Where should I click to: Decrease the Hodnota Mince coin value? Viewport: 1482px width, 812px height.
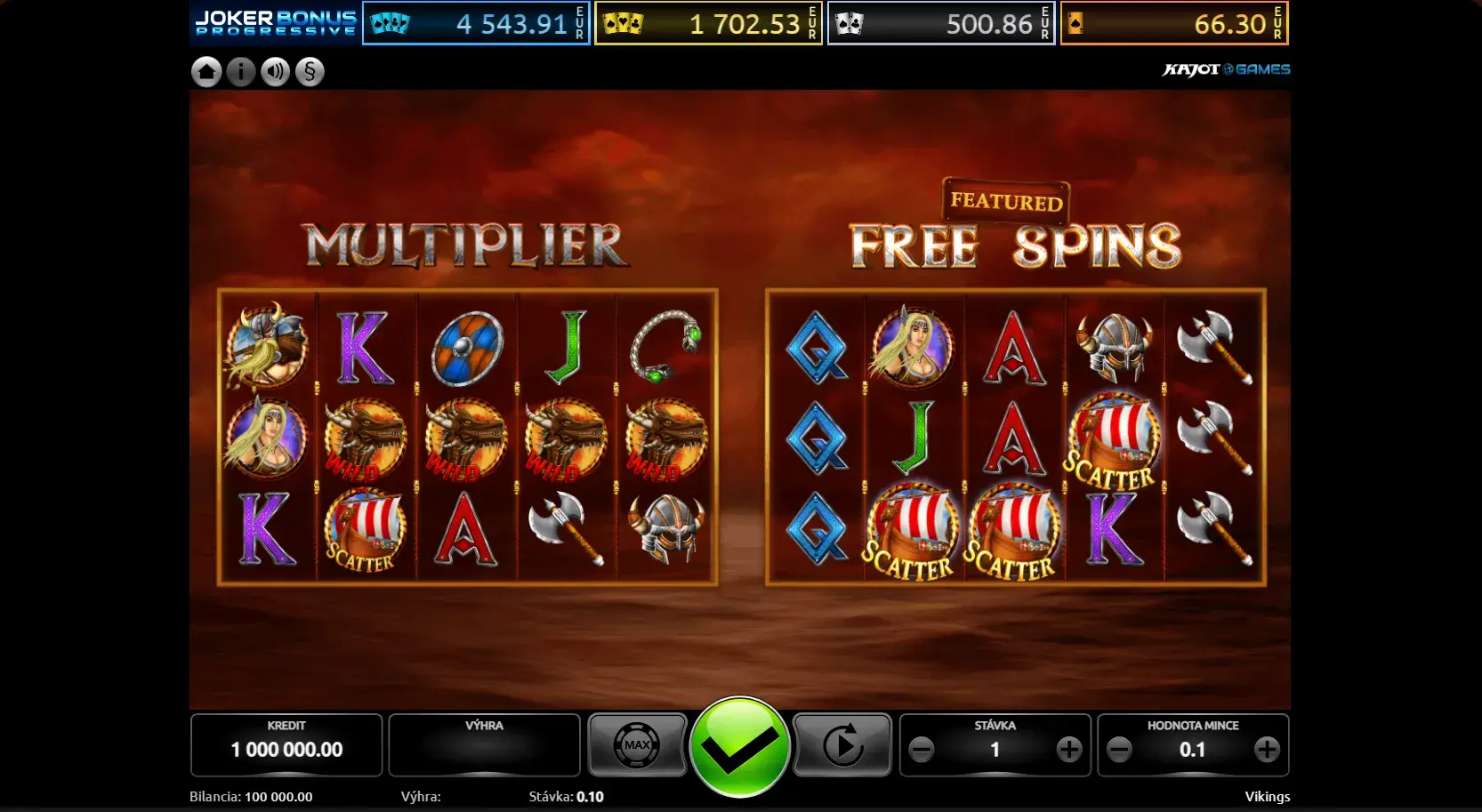pos(1120,750)
